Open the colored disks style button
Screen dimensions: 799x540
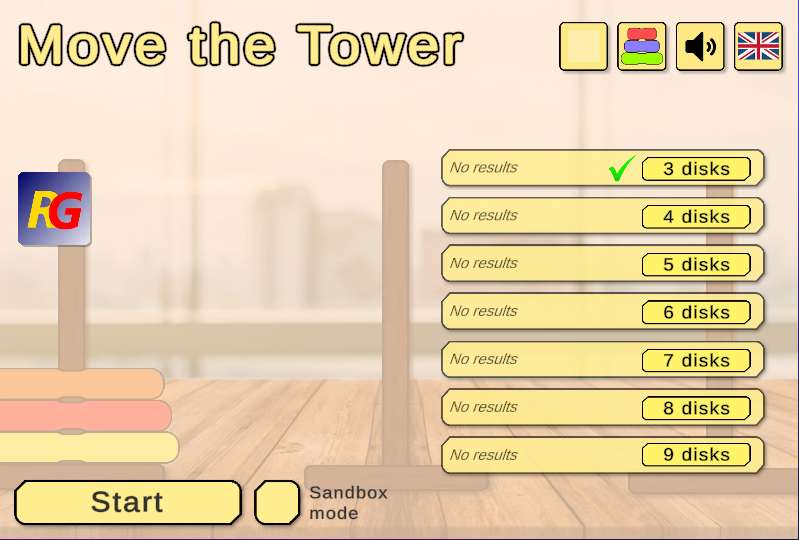642,47
